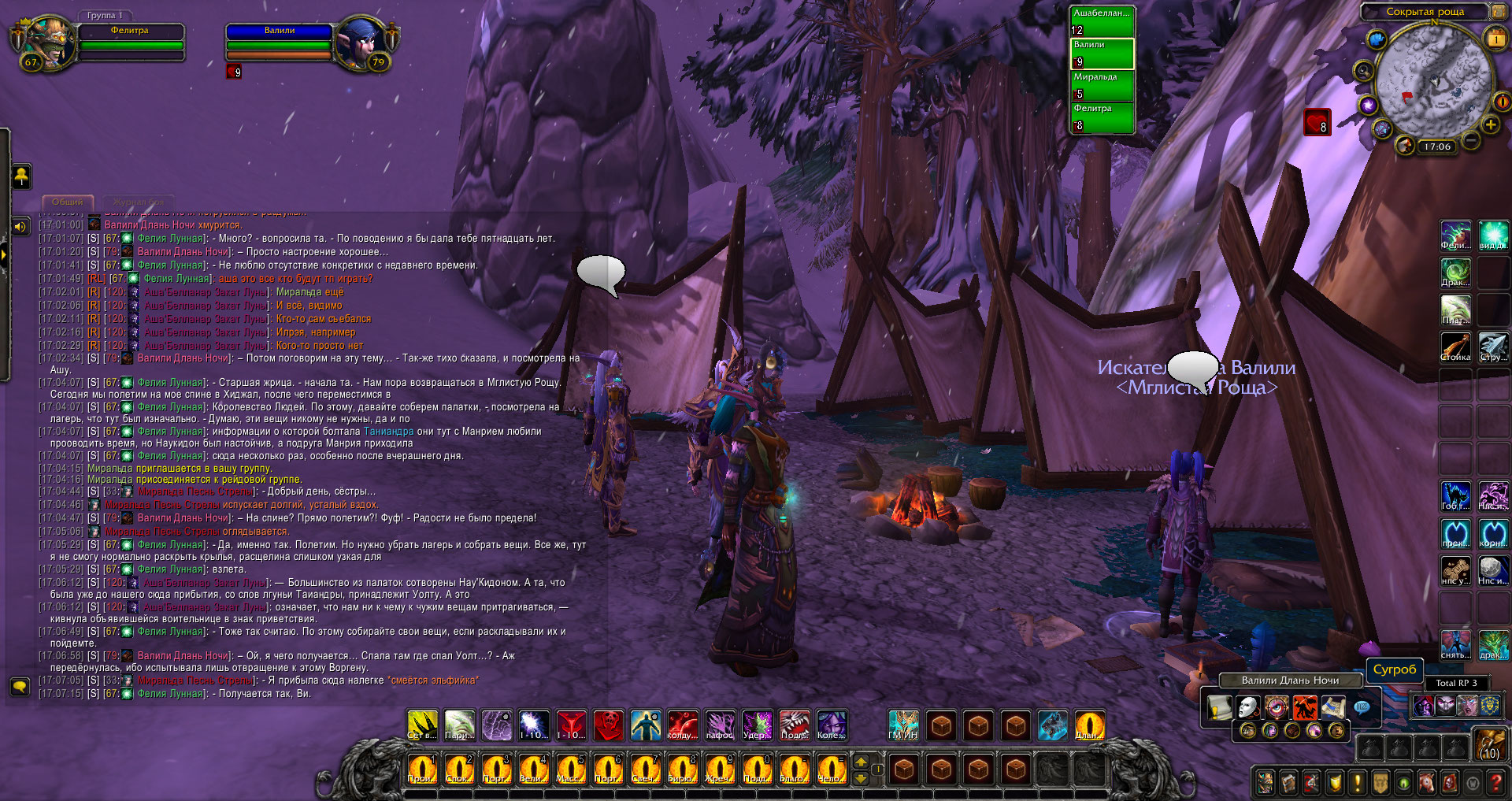Open the red question mark help button
The width and height of the screenshot is (1512, 801).
pos(1495,782)
